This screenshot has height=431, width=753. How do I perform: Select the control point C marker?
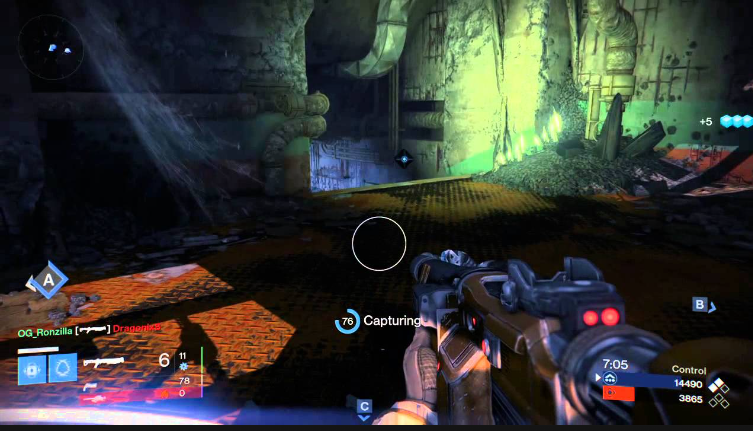[364, 406]
